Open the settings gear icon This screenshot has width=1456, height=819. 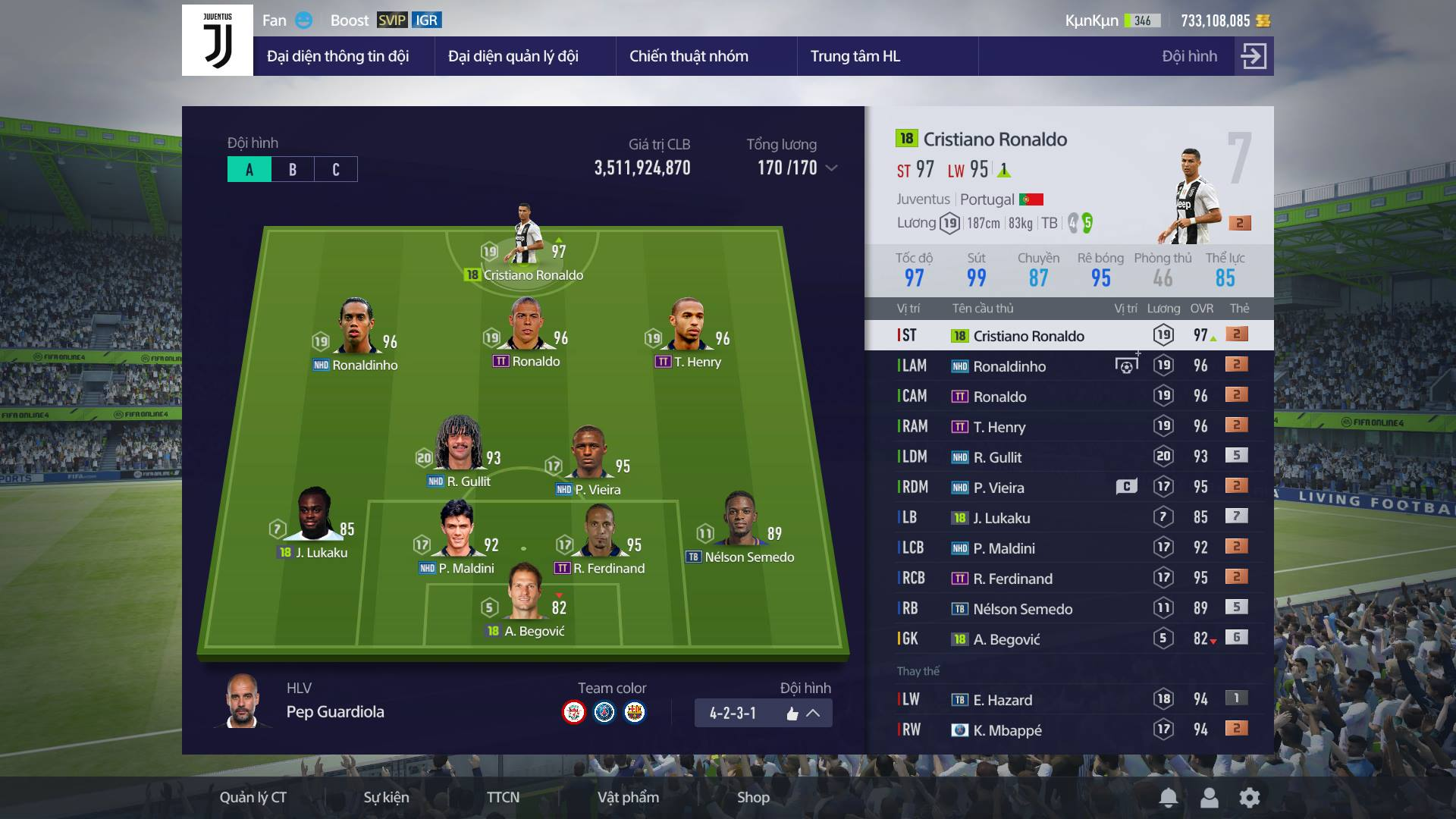coord(1250,797)
